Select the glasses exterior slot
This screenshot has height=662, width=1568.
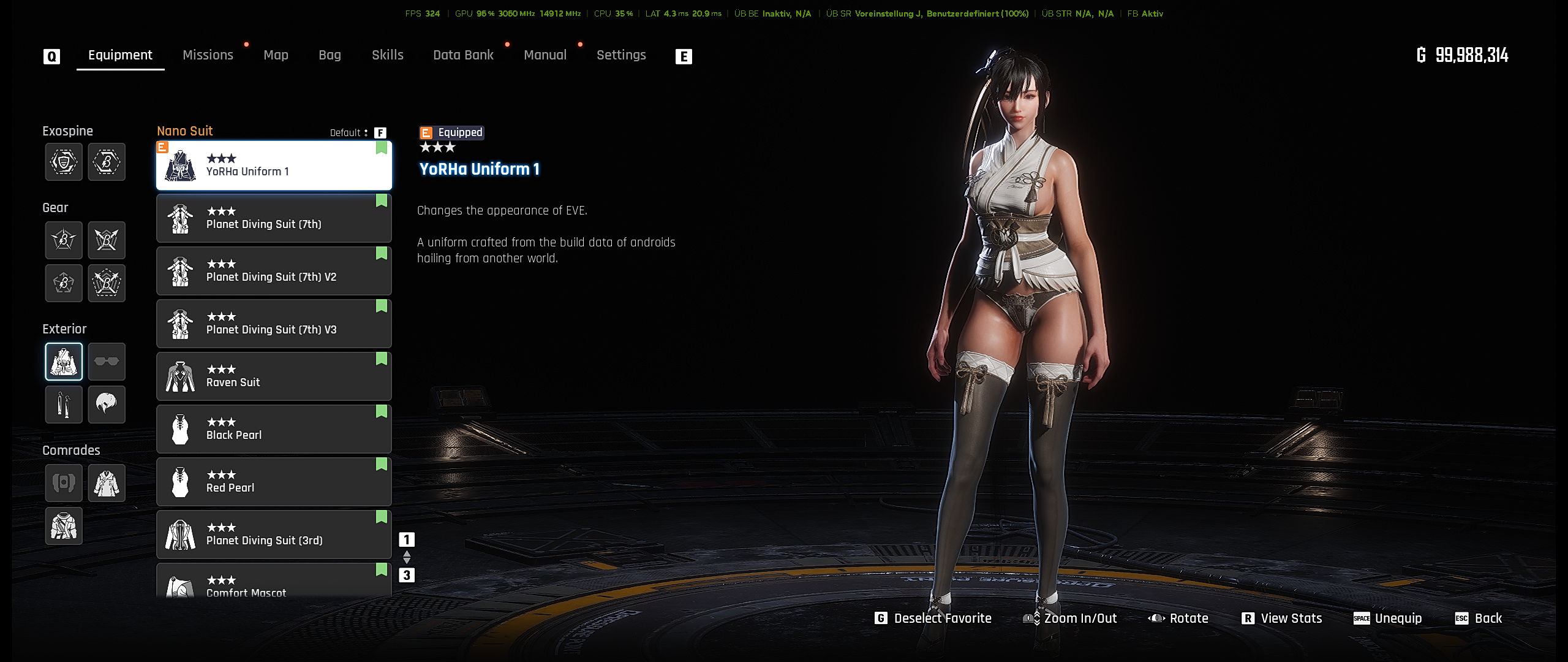tap(107, 362)
